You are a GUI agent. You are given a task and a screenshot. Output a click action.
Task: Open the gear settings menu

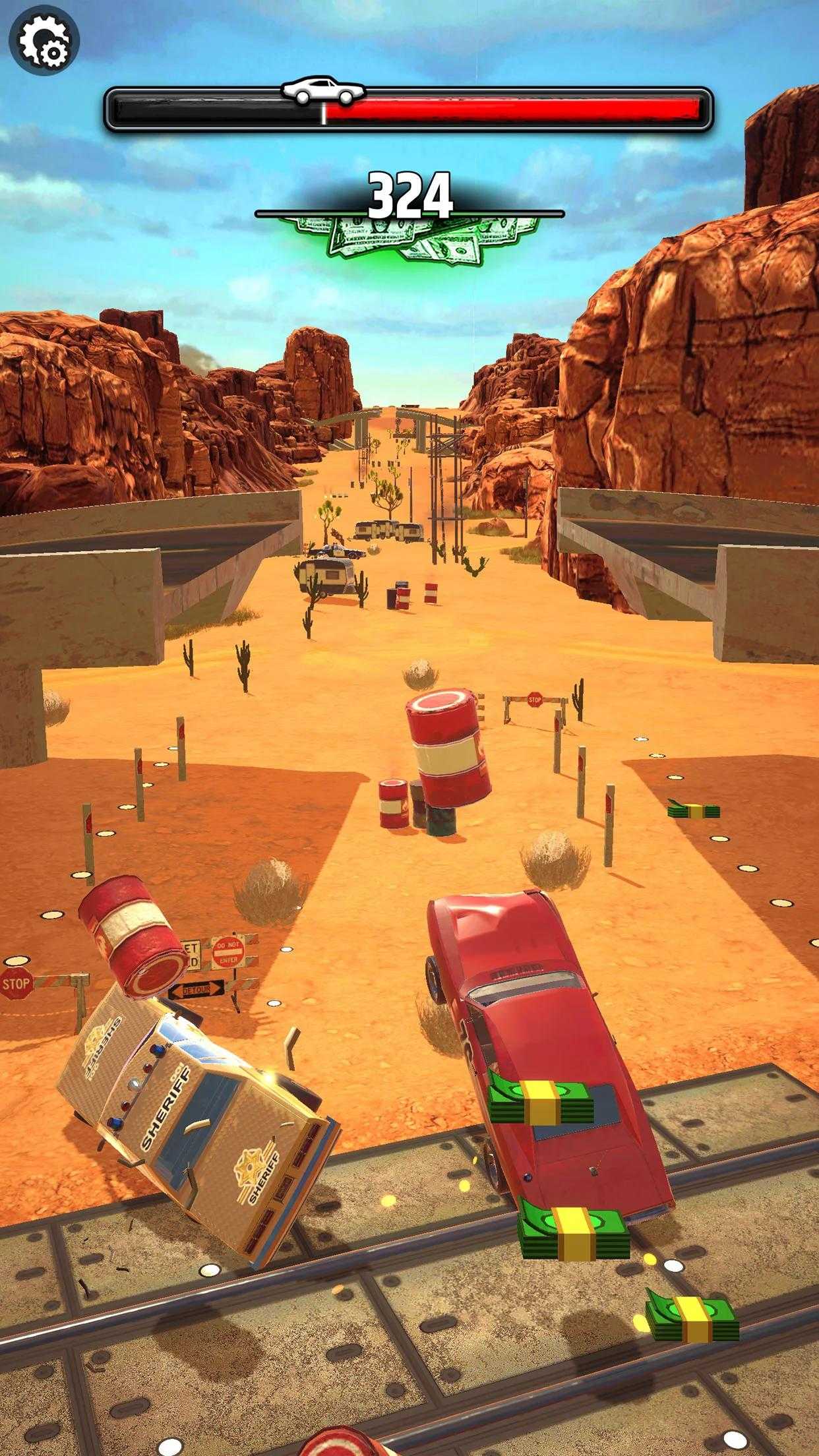coord(44,41)
